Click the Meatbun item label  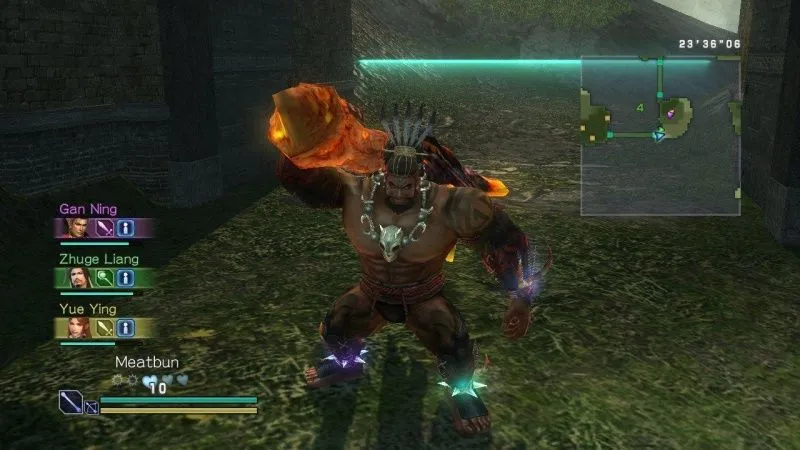[x=145, y=362]
